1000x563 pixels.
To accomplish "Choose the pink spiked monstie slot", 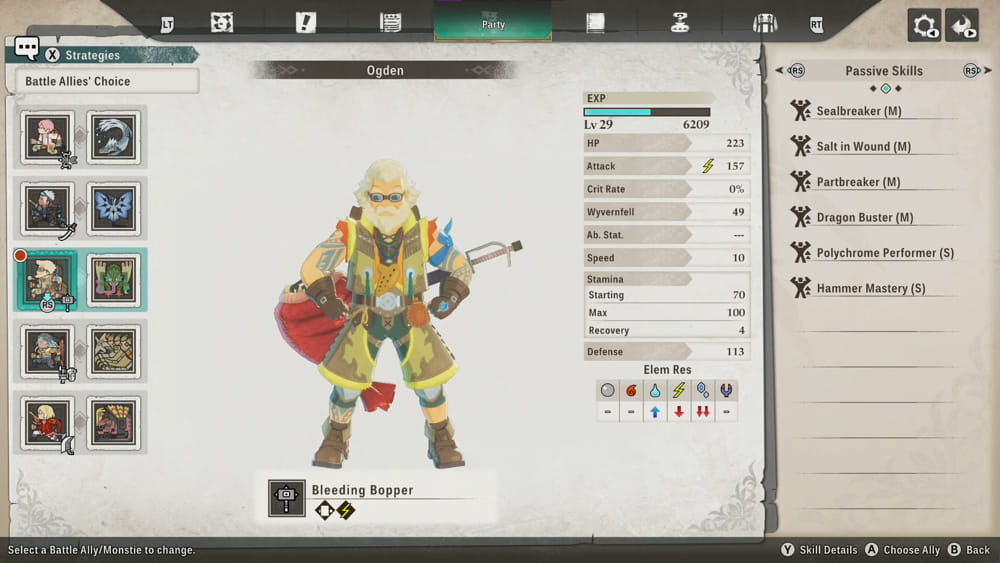I will point(114,422).
